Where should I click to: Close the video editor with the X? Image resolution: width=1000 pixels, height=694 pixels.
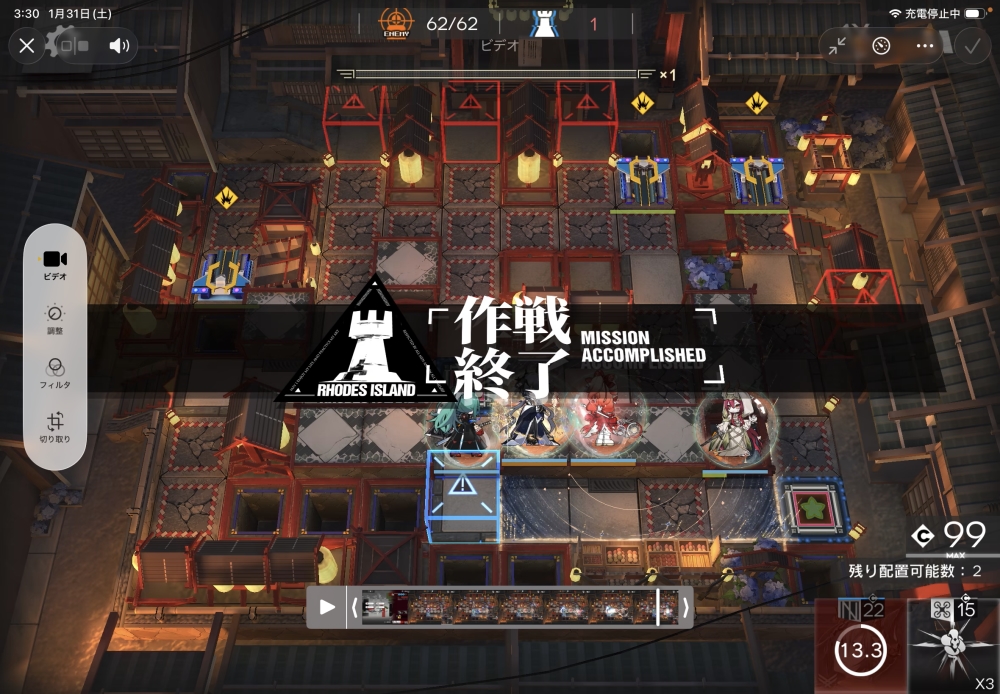27,46
